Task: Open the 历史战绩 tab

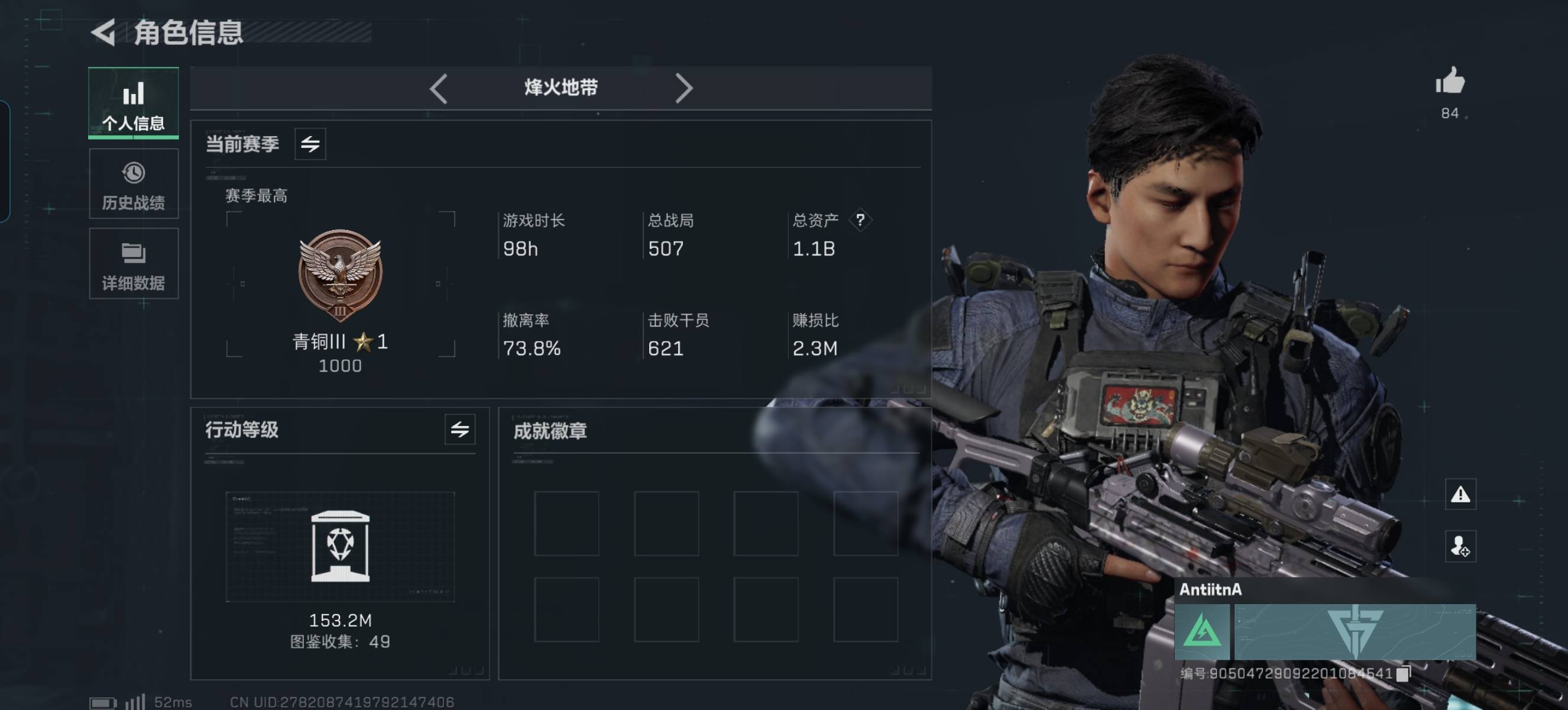Action: [133, 184]
